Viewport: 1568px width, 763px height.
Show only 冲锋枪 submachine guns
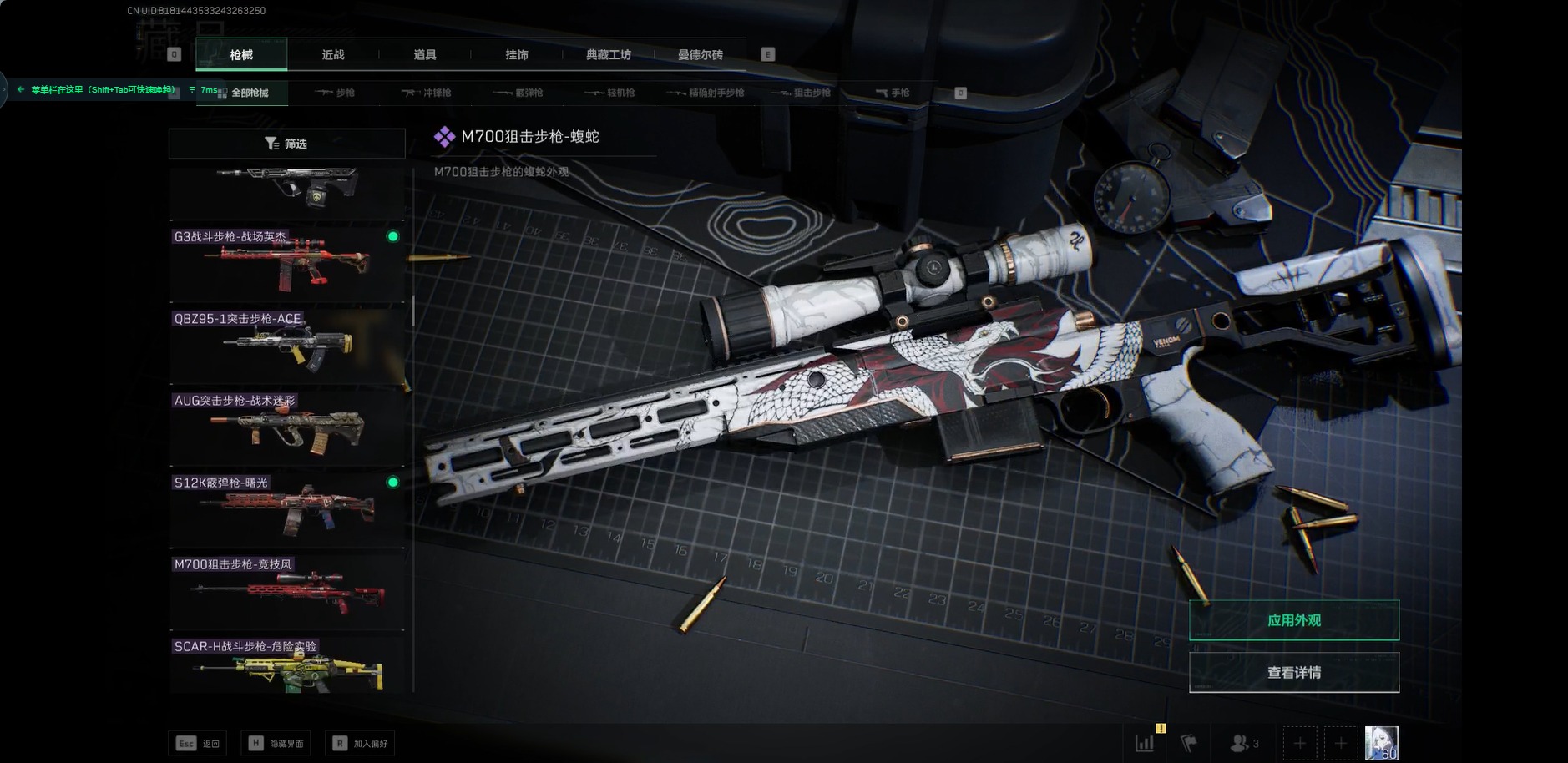(427, 93)
